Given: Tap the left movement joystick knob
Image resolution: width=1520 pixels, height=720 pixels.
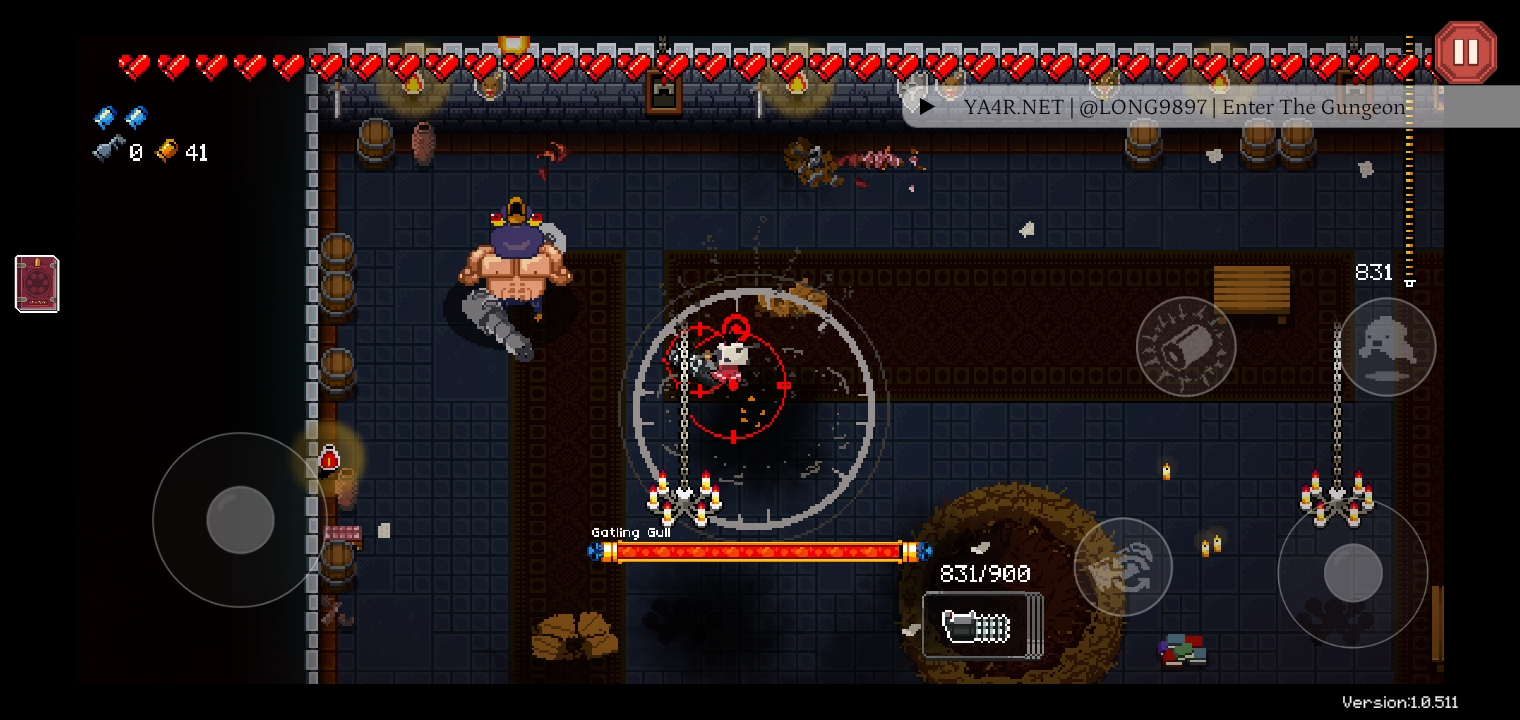Looking at the screenshot, I should coord(240,520).
